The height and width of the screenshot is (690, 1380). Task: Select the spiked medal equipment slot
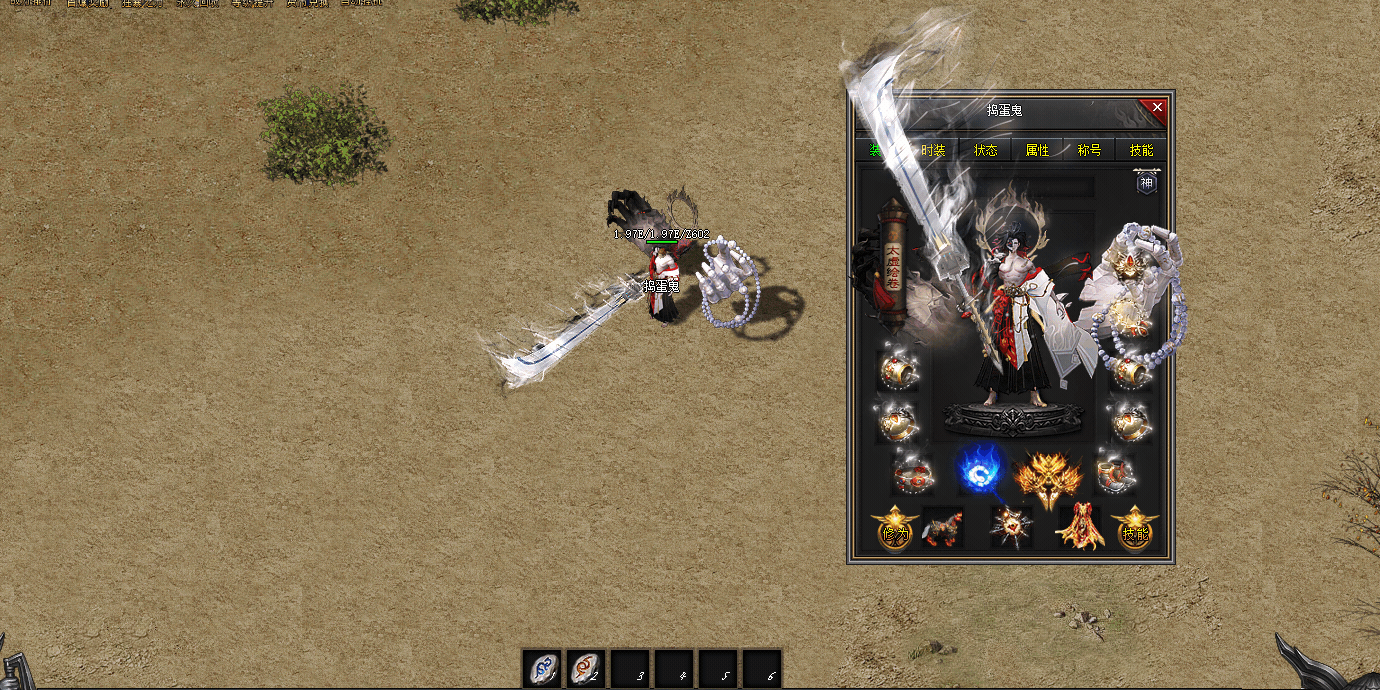[x=1011, y=527]
